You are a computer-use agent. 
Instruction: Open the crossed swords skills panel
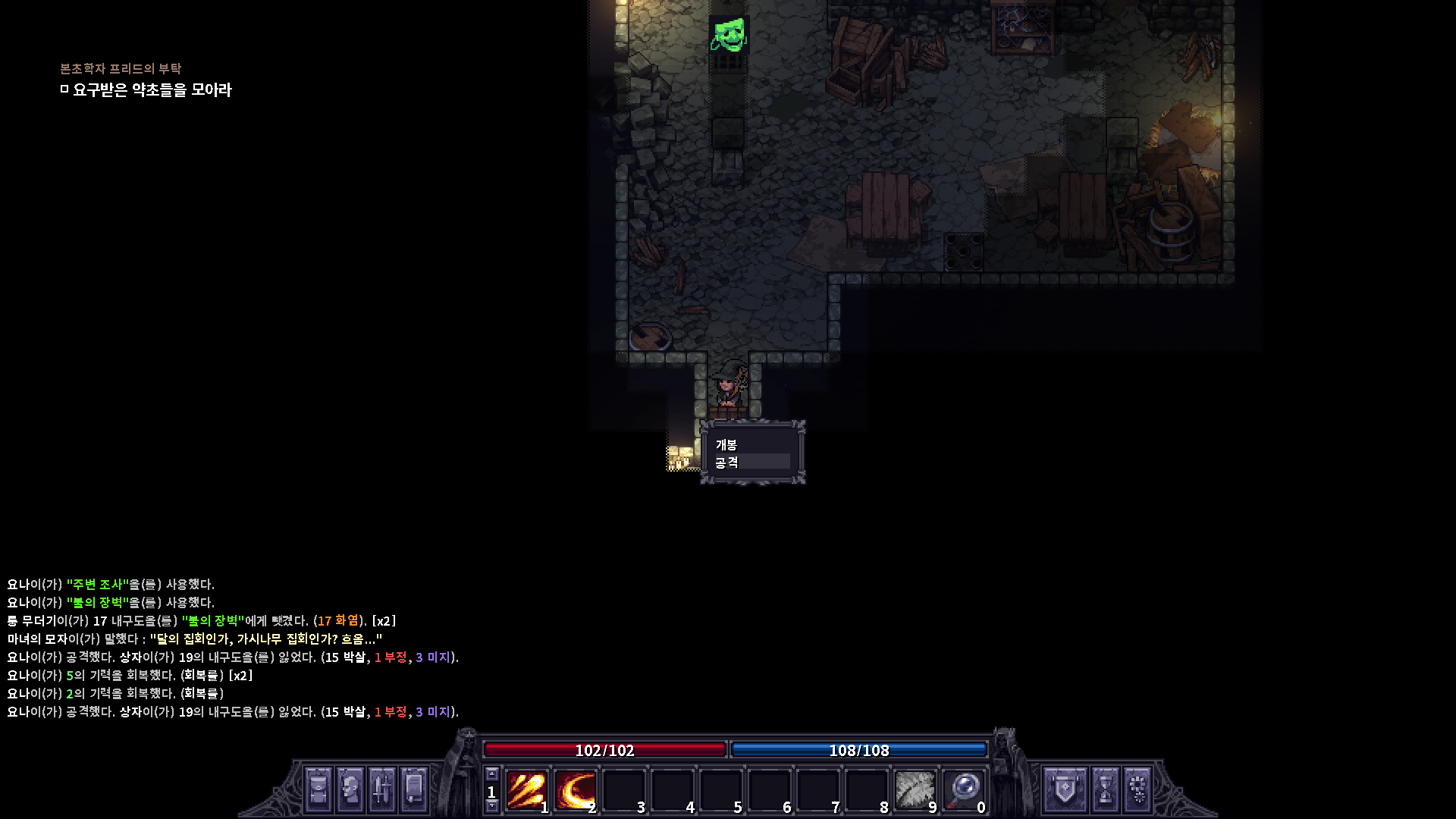382,789
